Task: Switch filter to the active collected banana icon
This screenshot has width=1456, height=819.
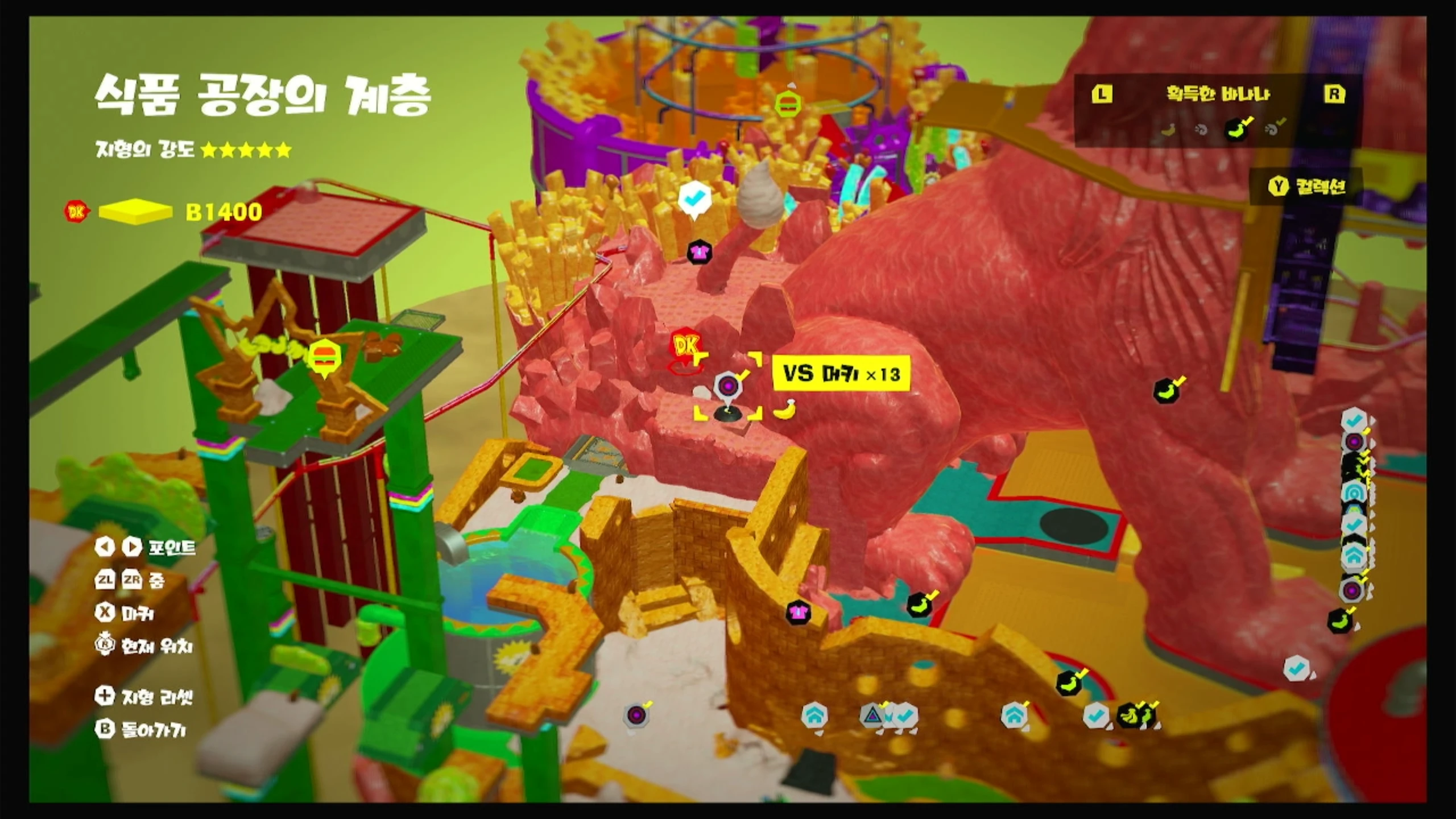Action: [x=1236, y=129]
